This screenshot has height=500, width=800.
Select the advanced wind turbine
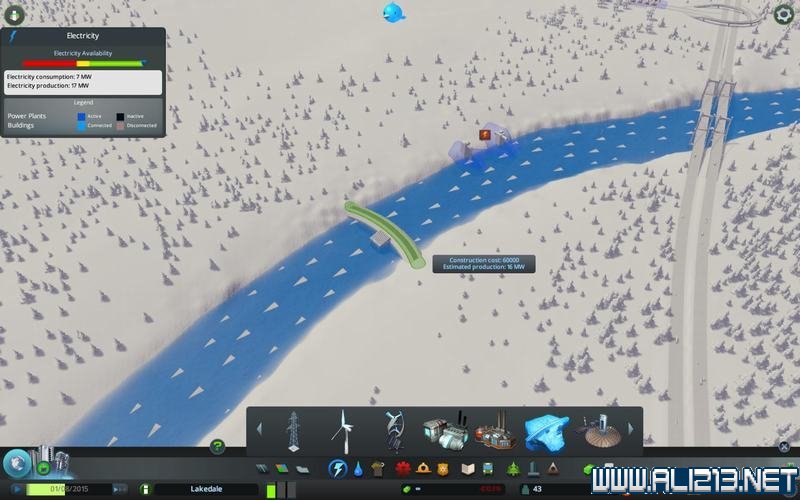[393, 432]
